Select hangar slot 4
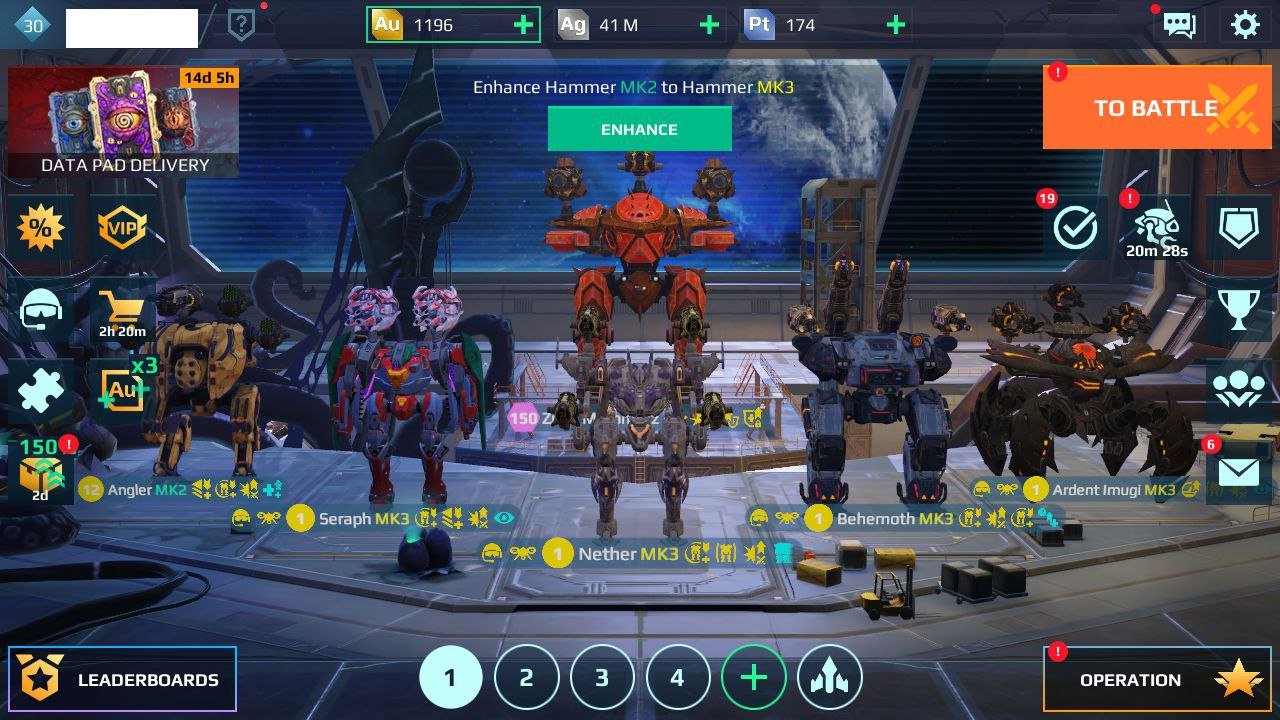The image size is (1280, 720). 677,678
